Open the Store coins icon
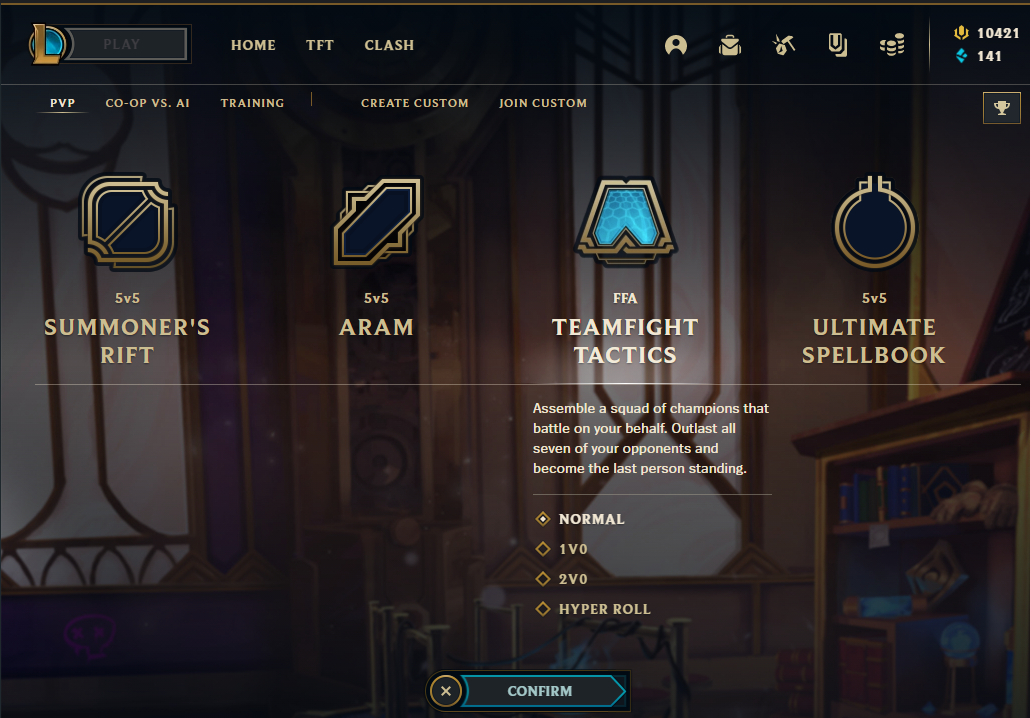Image resolution: width=1030 pixels, height=718 pixels. pos(892,45)
